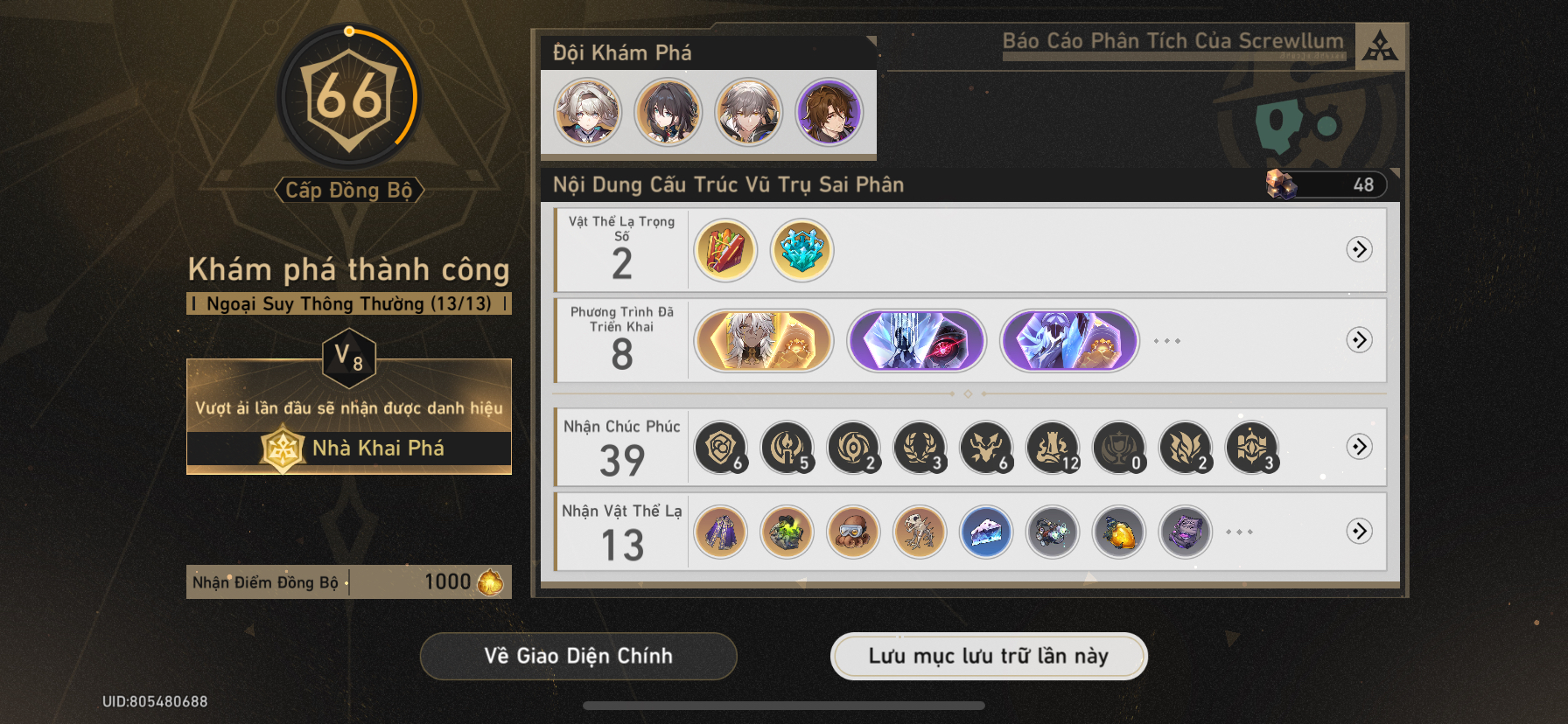The width and height of the screenshot is (1568, 724).
Task: Open the first deployed equation icon
Action: click(761, 341)
